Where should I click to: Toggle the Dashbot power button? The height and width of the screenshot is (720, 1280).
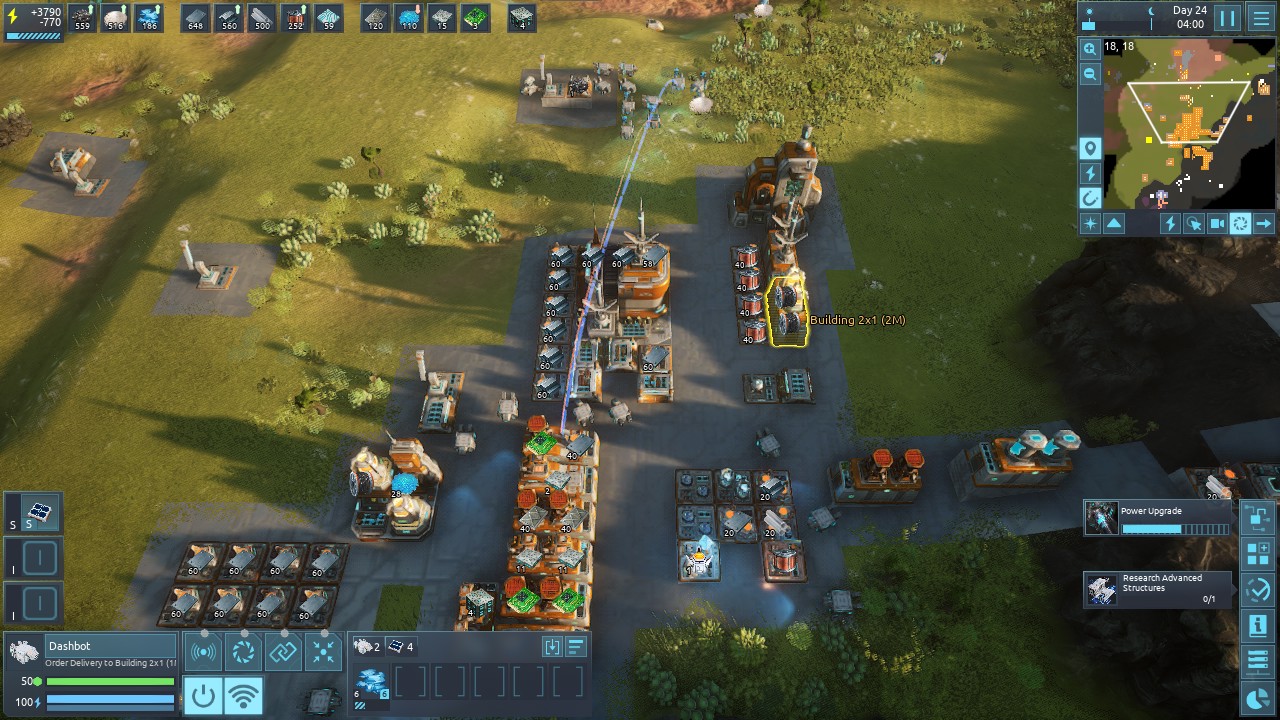[203, 695]
